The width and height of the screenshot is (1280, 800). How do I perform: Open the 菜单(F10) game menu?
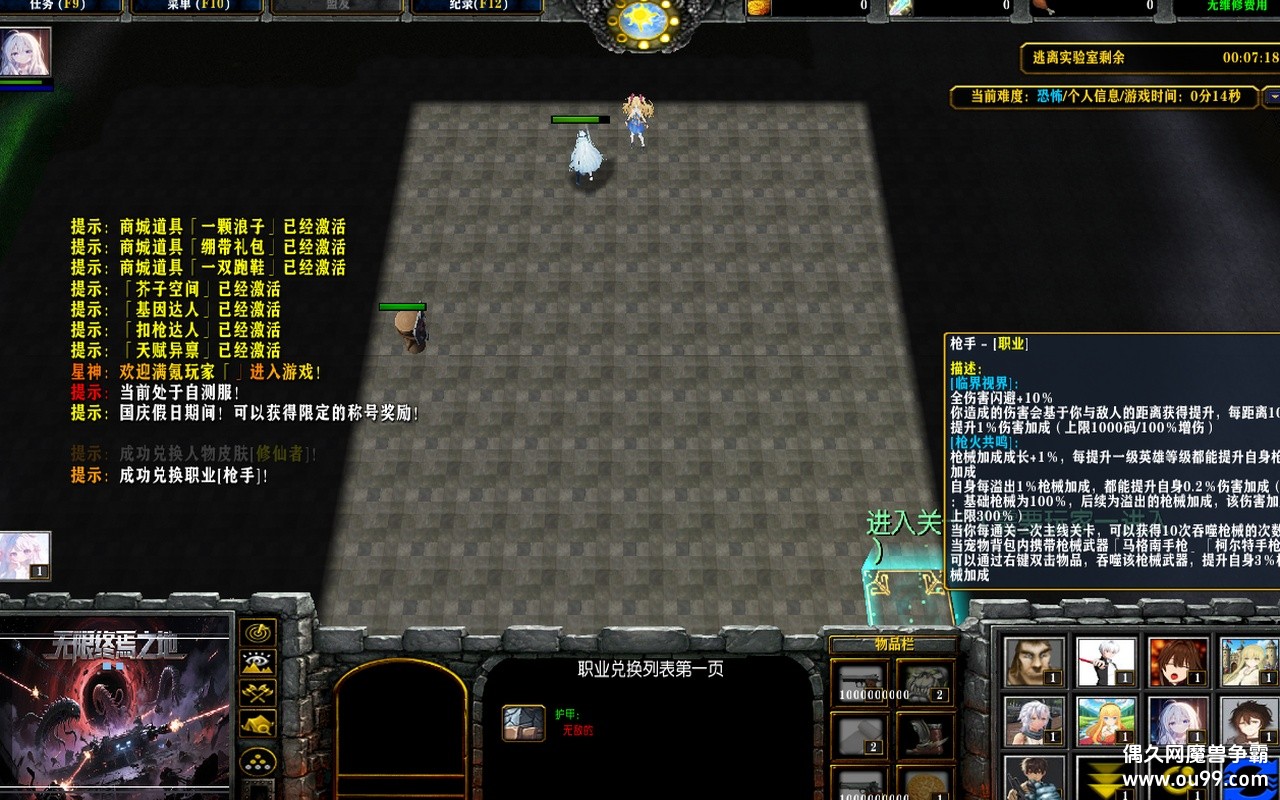(x=195, y=4)
